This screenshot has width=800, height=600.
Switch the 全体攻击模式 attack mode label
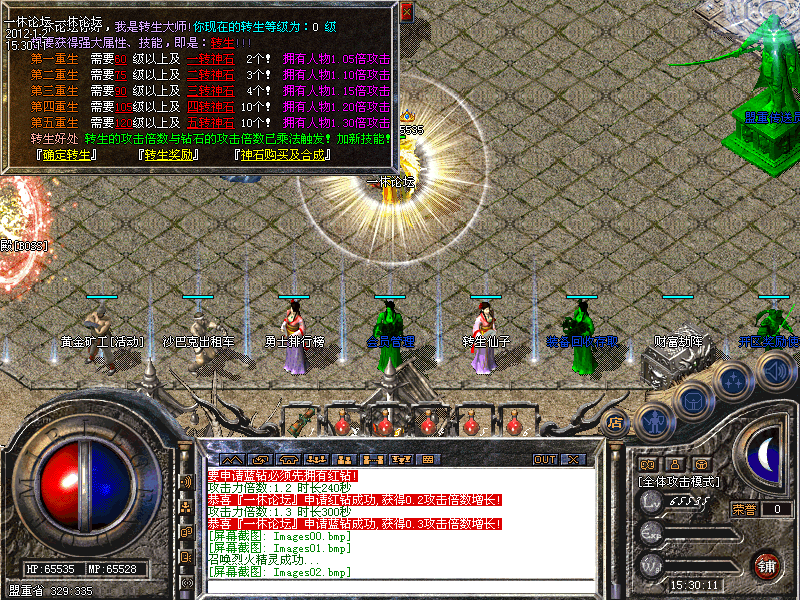click(x=680, y=481)
